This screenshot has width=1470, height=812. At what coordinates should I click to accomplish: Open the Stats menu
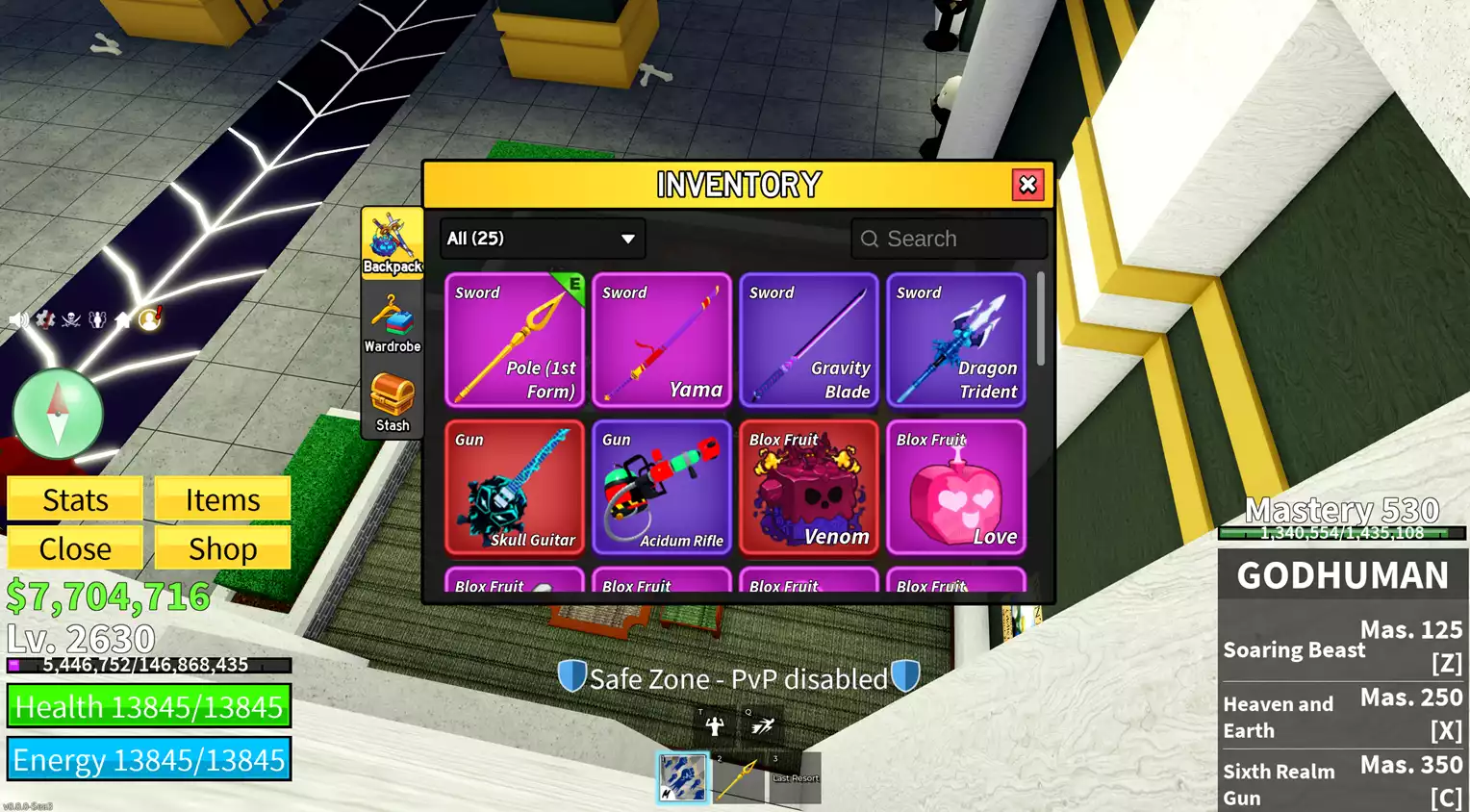click(x=75, y=499)
